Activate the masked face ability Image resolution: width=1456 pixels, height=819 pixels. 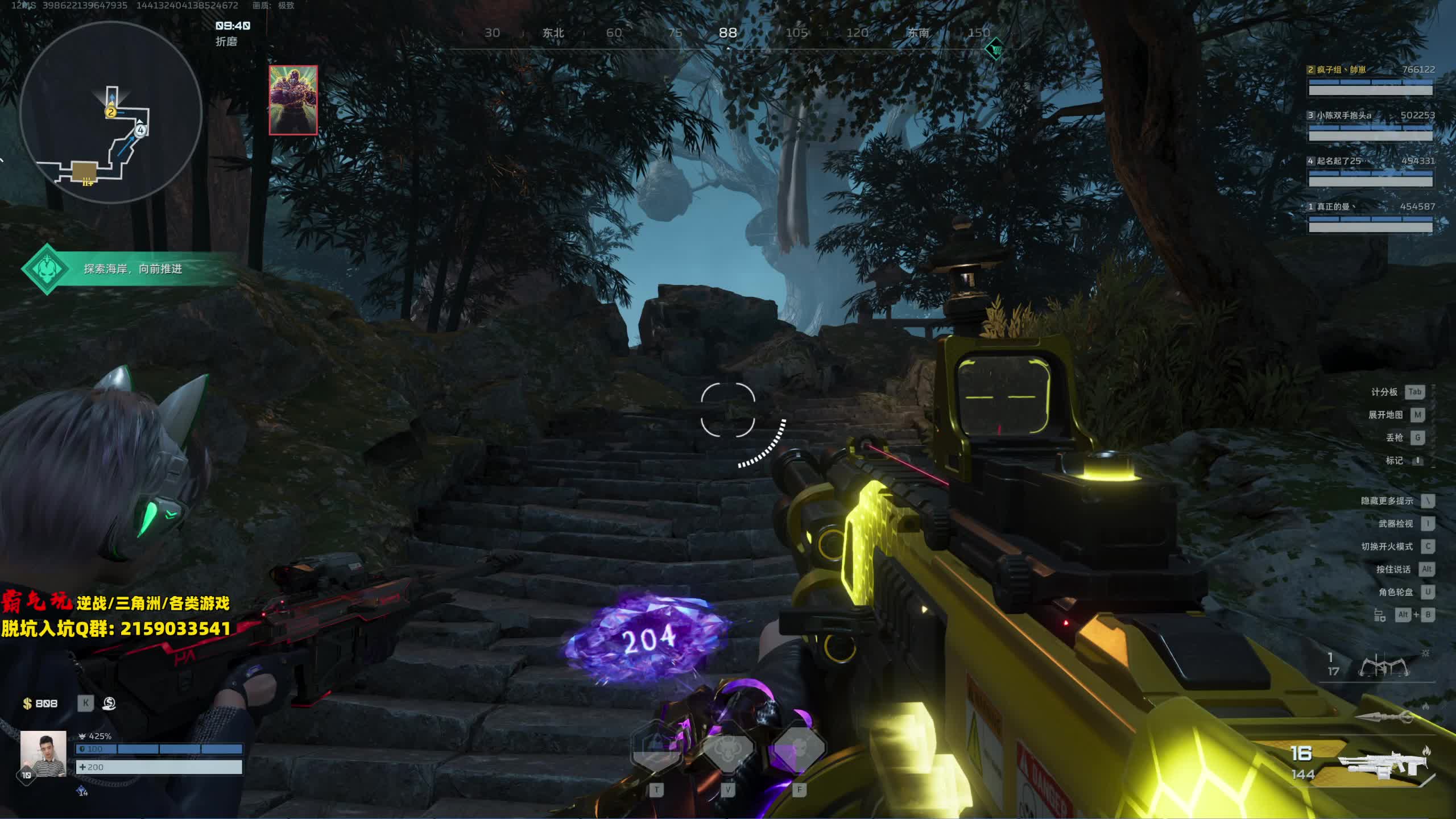tap(799, 750)
